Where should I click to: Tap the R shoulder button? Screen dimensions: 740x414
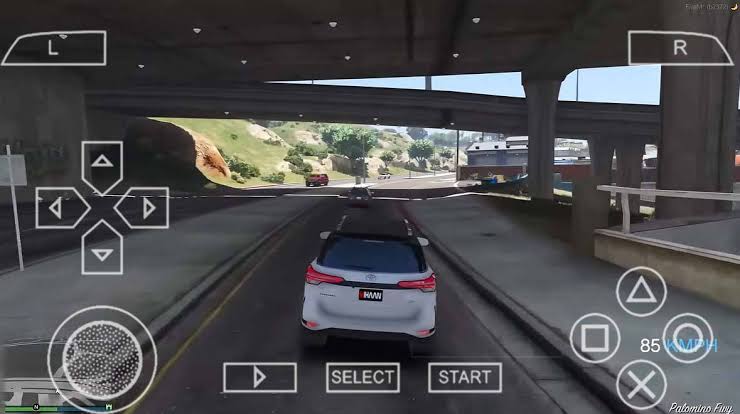[679, 47]
